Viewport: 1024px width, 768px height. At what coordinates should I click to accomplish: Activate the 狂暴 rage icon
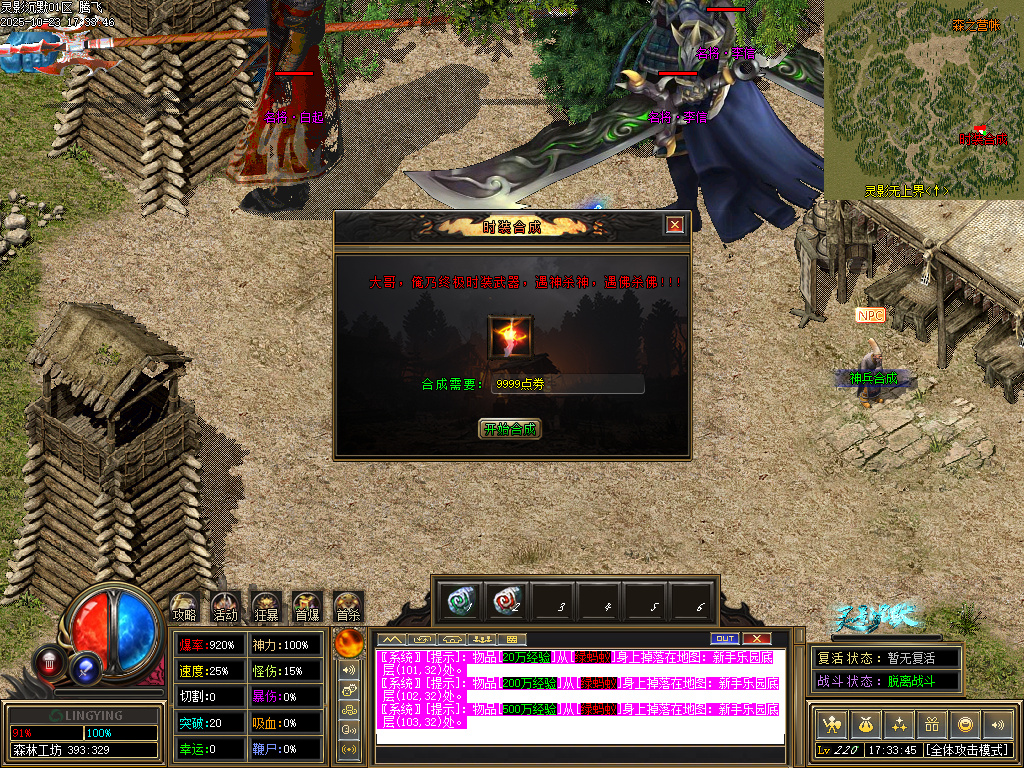pyautogui.click(x=266, y=604)
